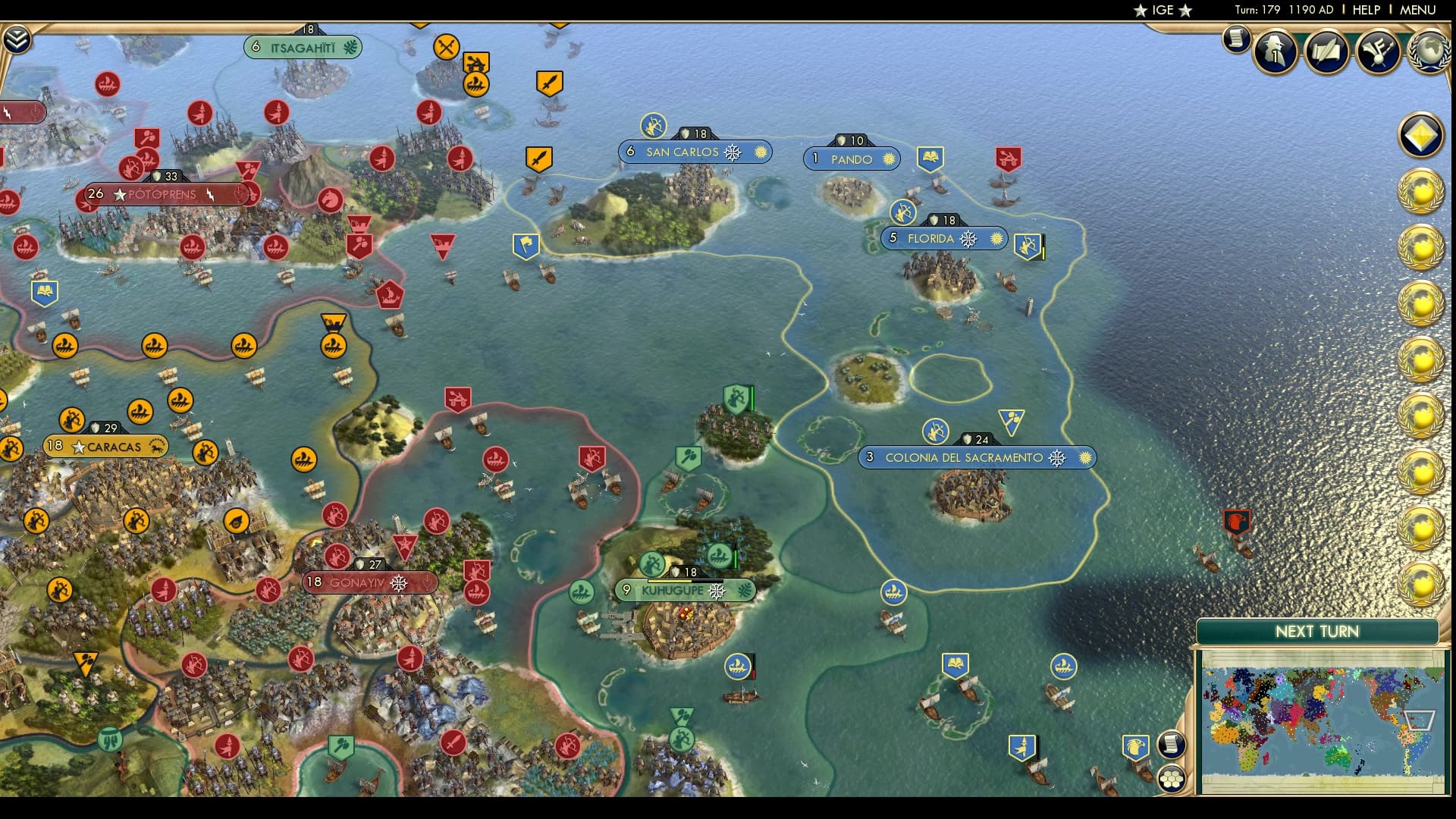
Task: Open the notification log scroll icon
Action: [1236, 39]
